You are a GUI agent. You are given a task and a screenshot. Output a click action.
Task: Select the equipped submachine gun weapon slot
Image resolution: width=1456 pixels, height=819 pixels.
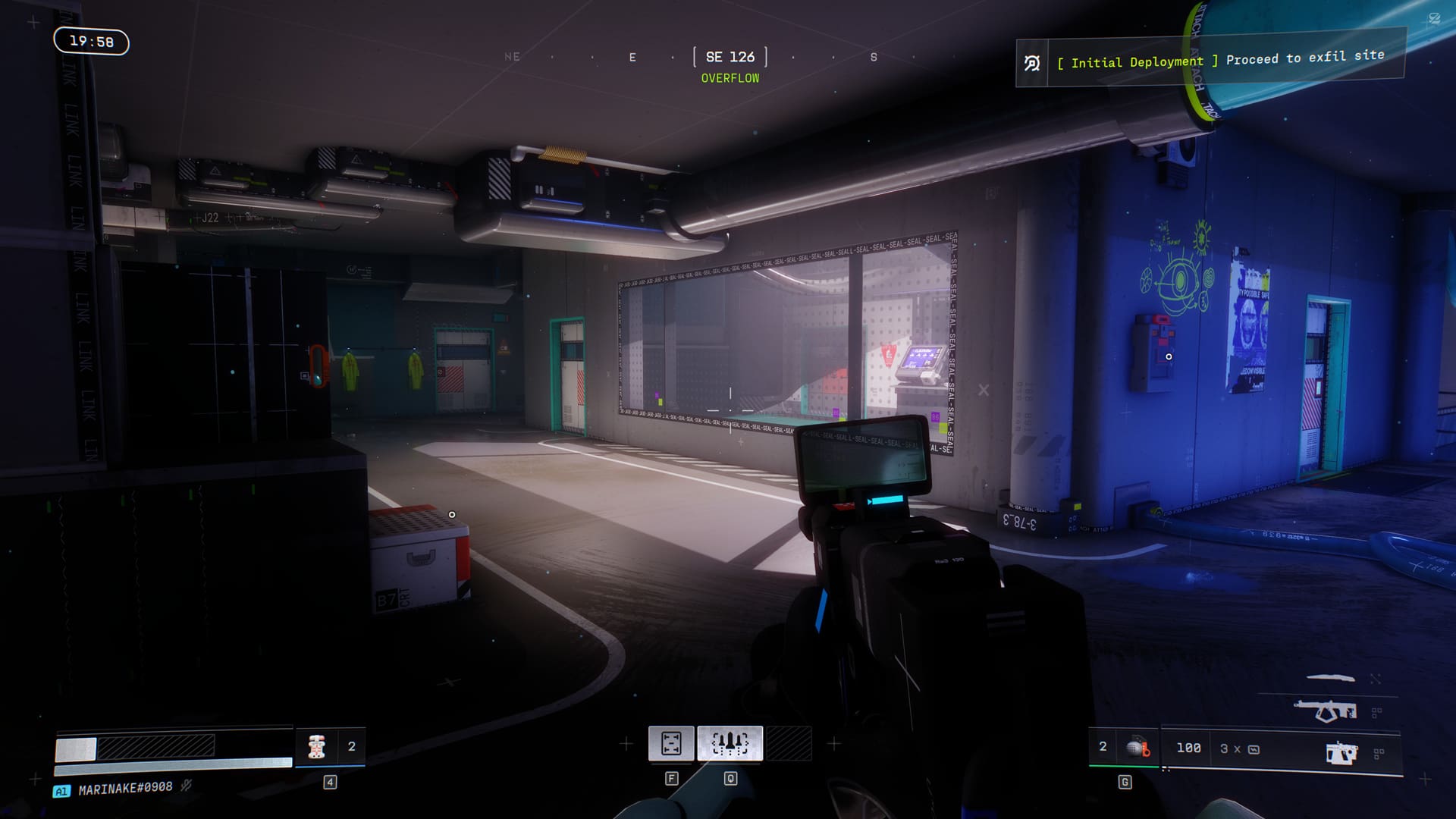(1340, 752)
